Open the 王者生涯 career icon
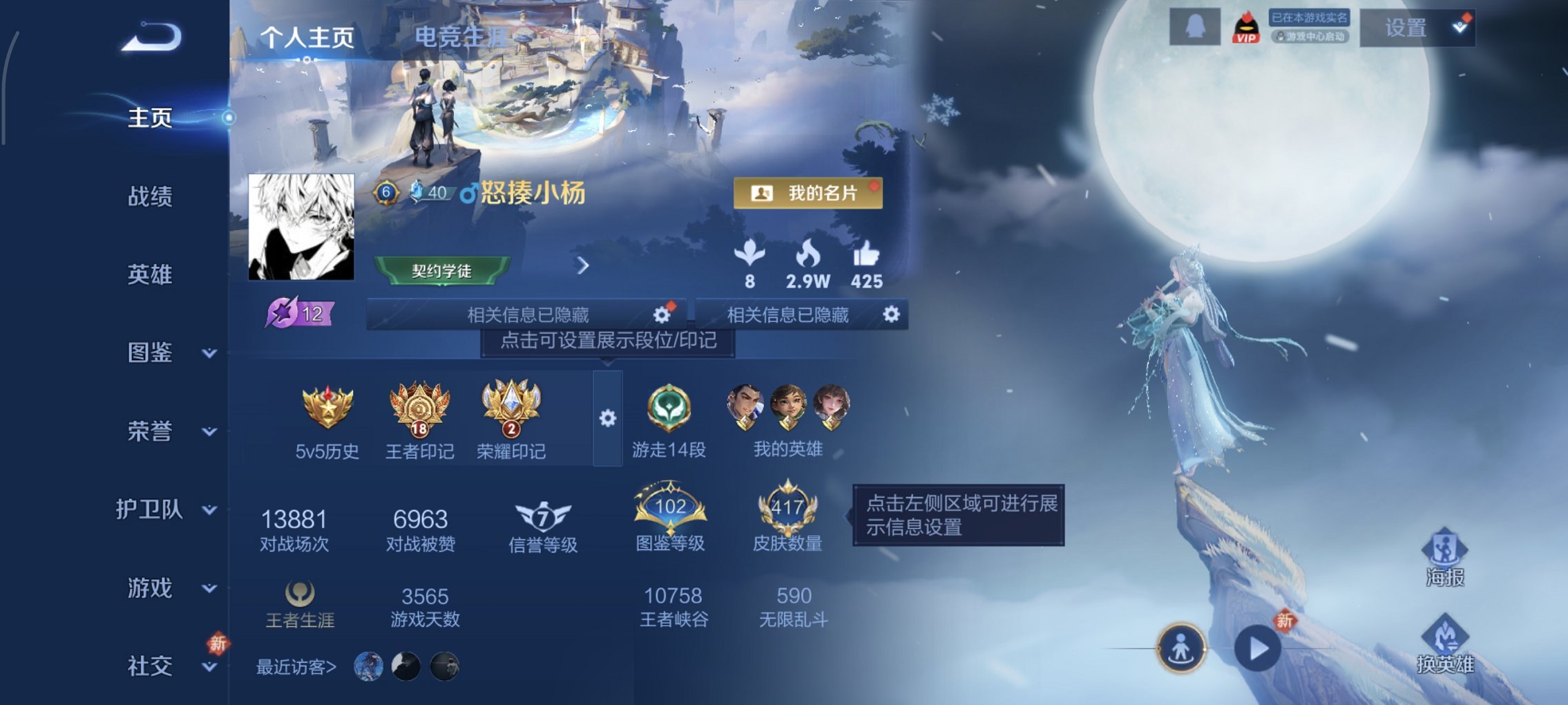This screenshot has width=1568, height=705. [299, 596]
